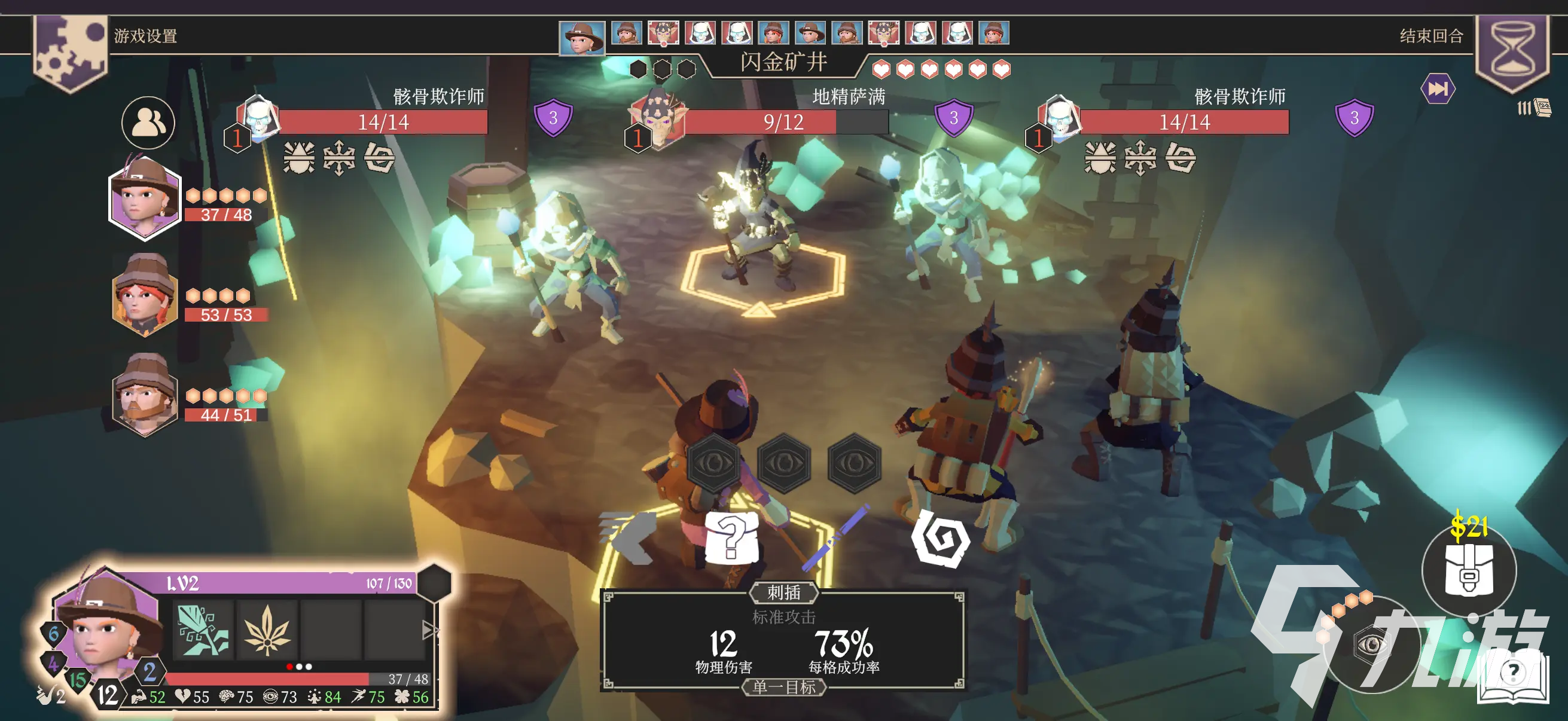Select the teal herb item slot
Viewport: 1568px width, 721px height.
(x=203, y=630)
